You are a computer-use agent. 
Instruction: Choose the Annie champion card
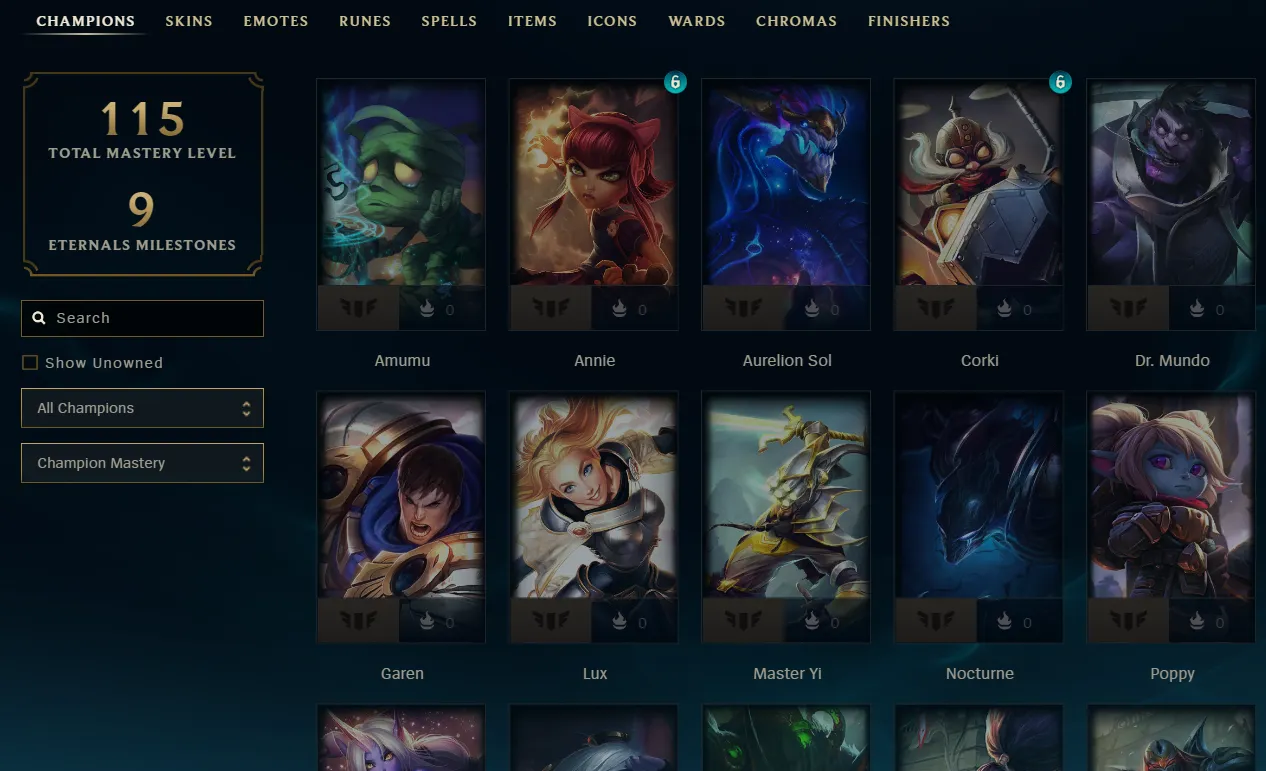point(594,185)
